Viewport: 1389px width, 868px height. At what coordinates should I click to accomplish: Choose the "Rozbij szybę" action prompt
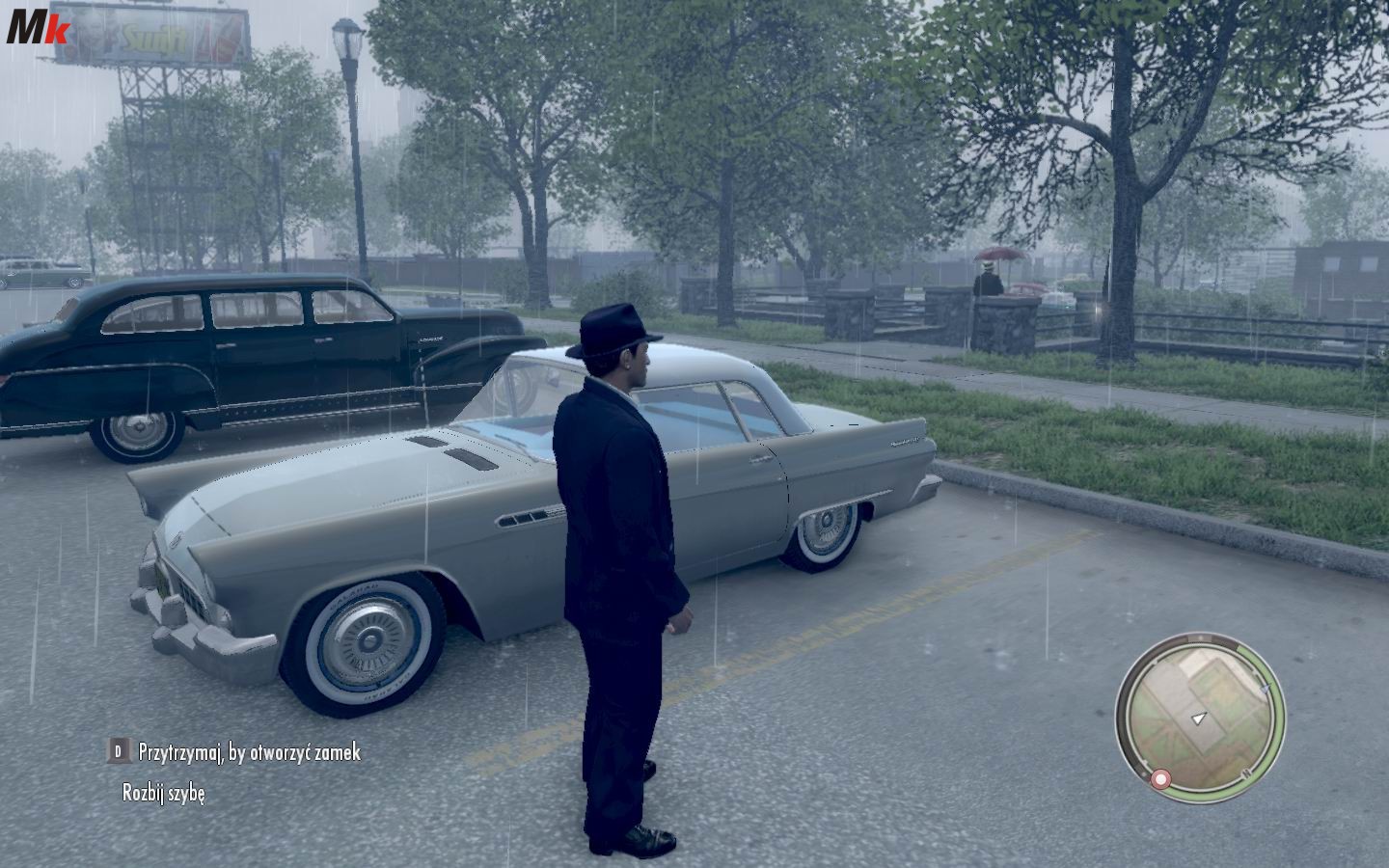[164, 793]
